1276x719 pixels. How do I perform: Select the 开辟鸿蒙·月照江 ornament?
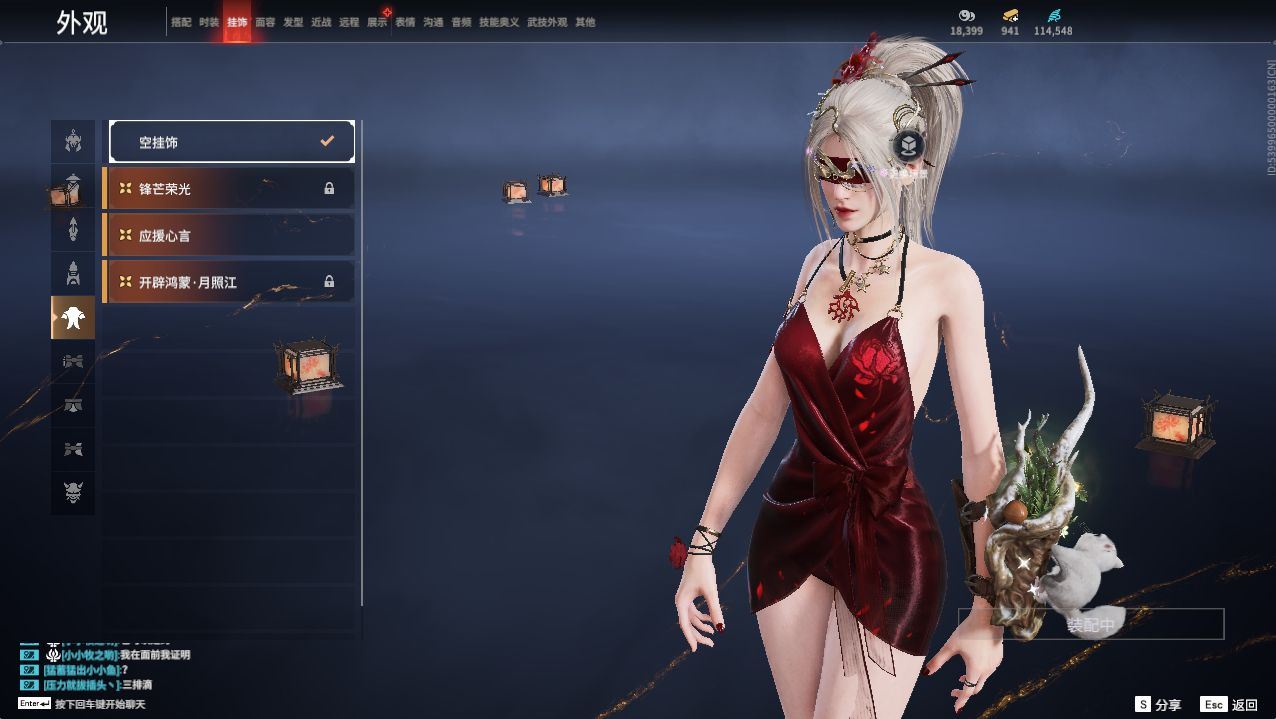230,282
